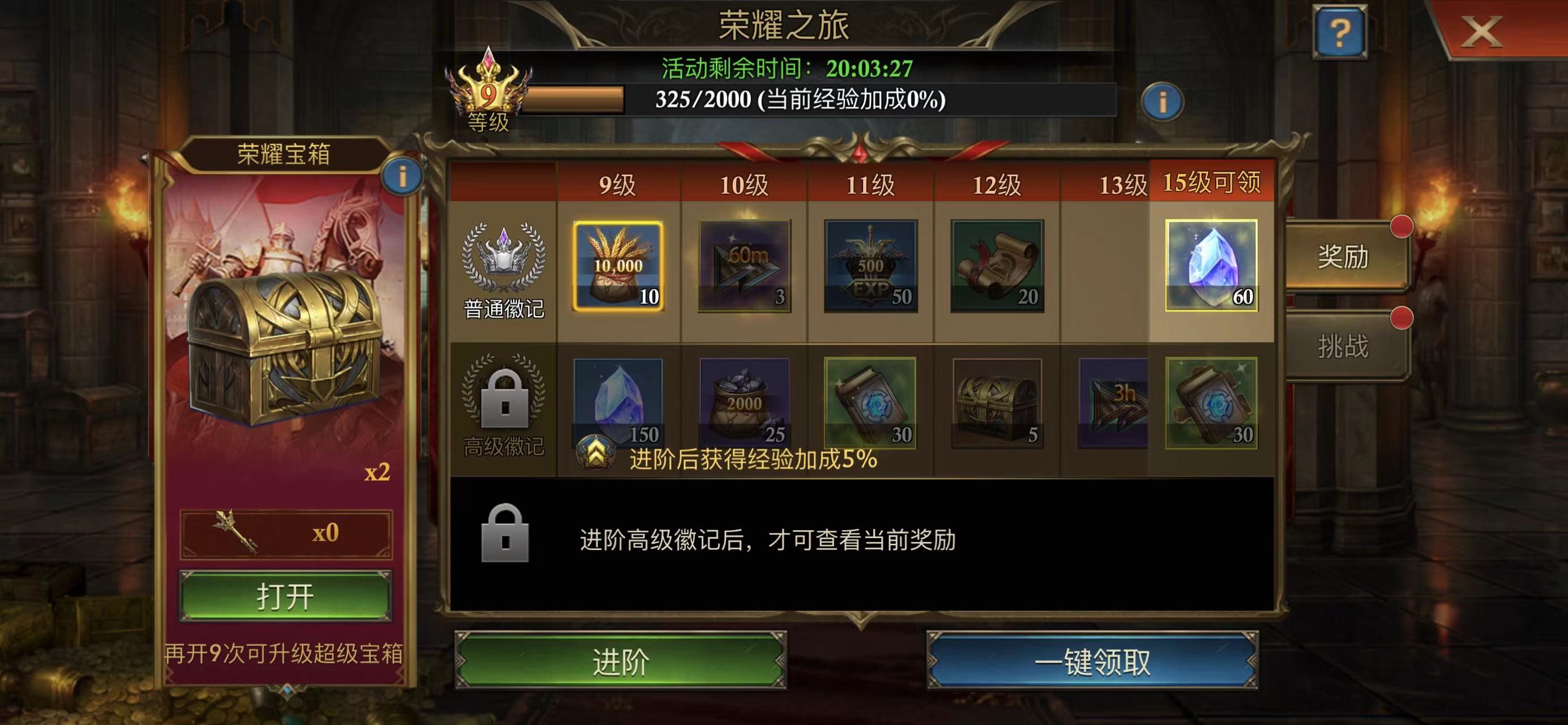Select the premium treasure chest reward
The height and width of the screenshot is (725, 1568).
click(x=997, y=402)
